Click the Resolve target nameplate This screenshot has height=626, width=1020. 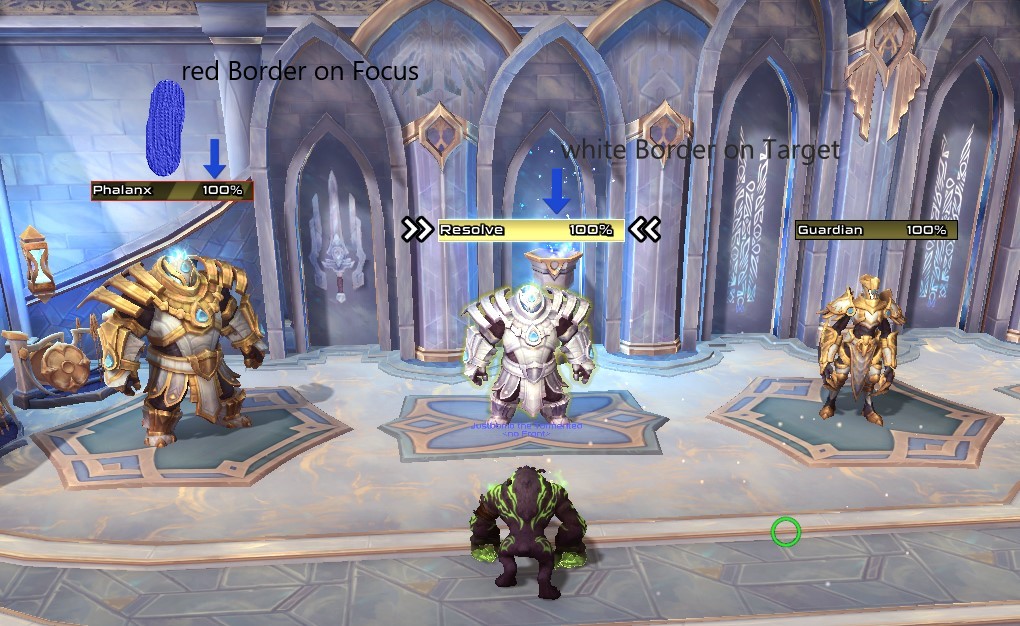tap(530, 230)
